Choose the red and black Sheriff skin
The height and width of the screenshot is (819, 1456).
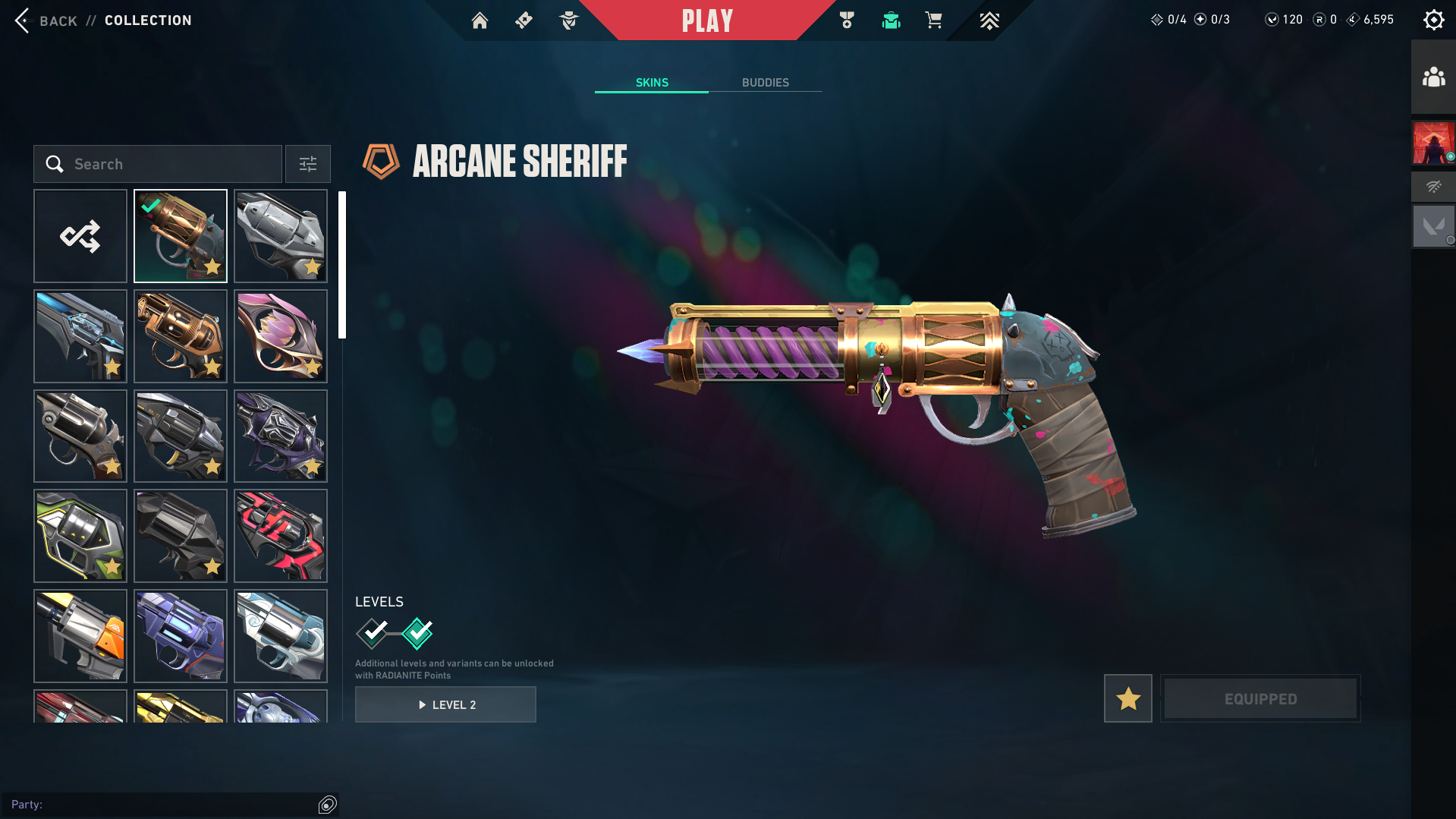281,536
